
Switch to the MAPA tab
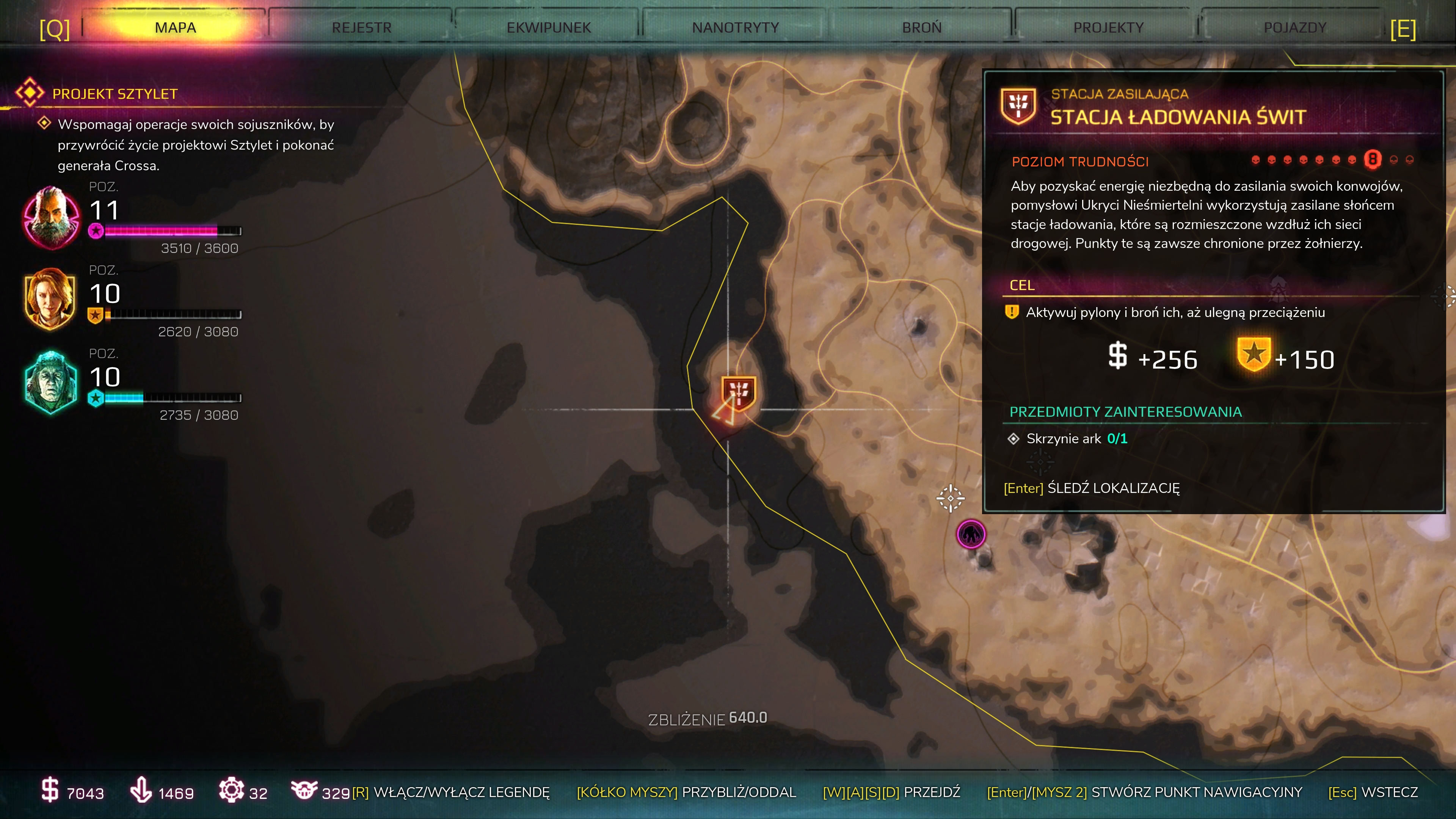pos(175,27)
